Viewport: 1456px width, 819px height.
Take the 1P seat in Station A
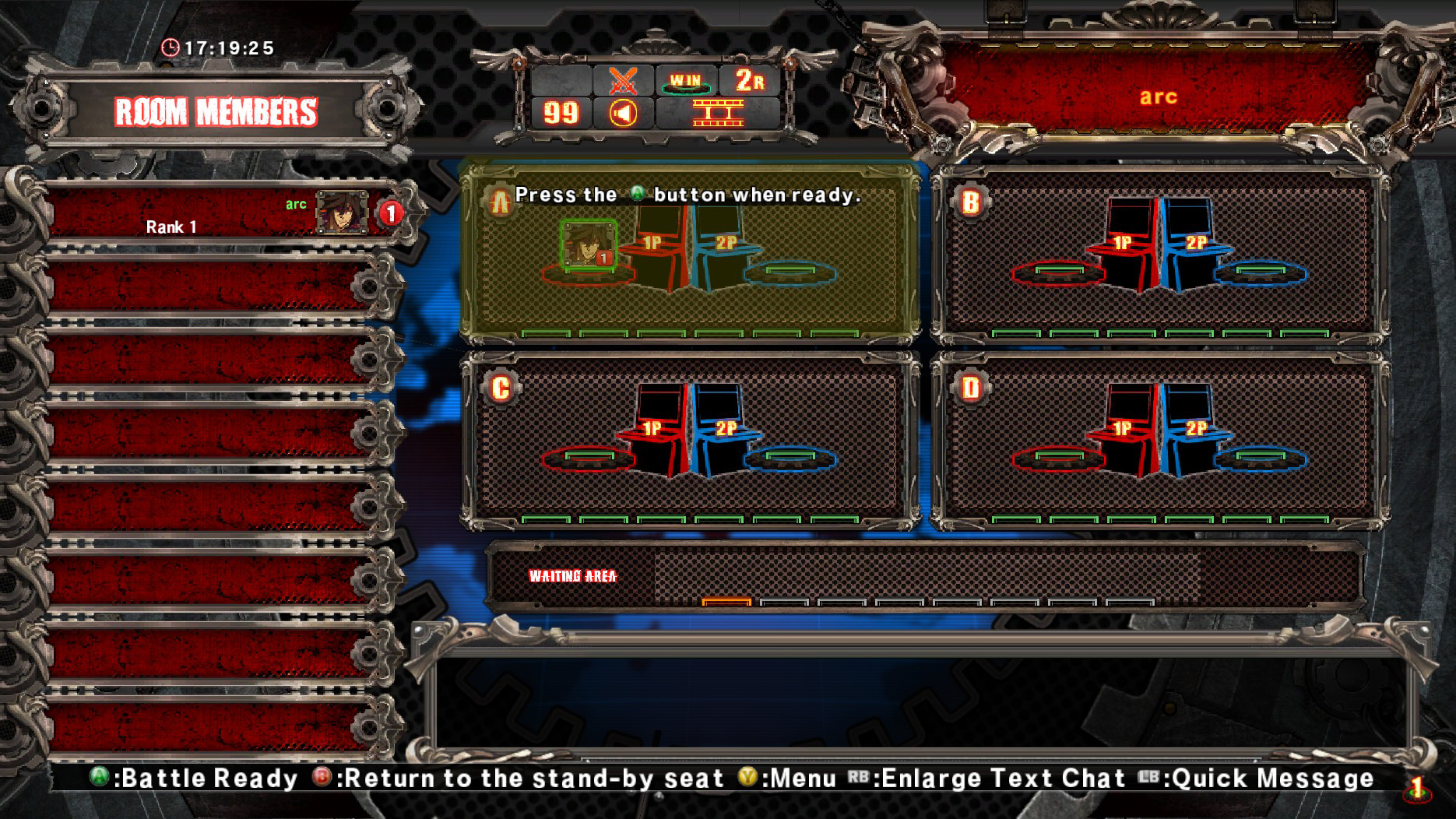(653, 240)
